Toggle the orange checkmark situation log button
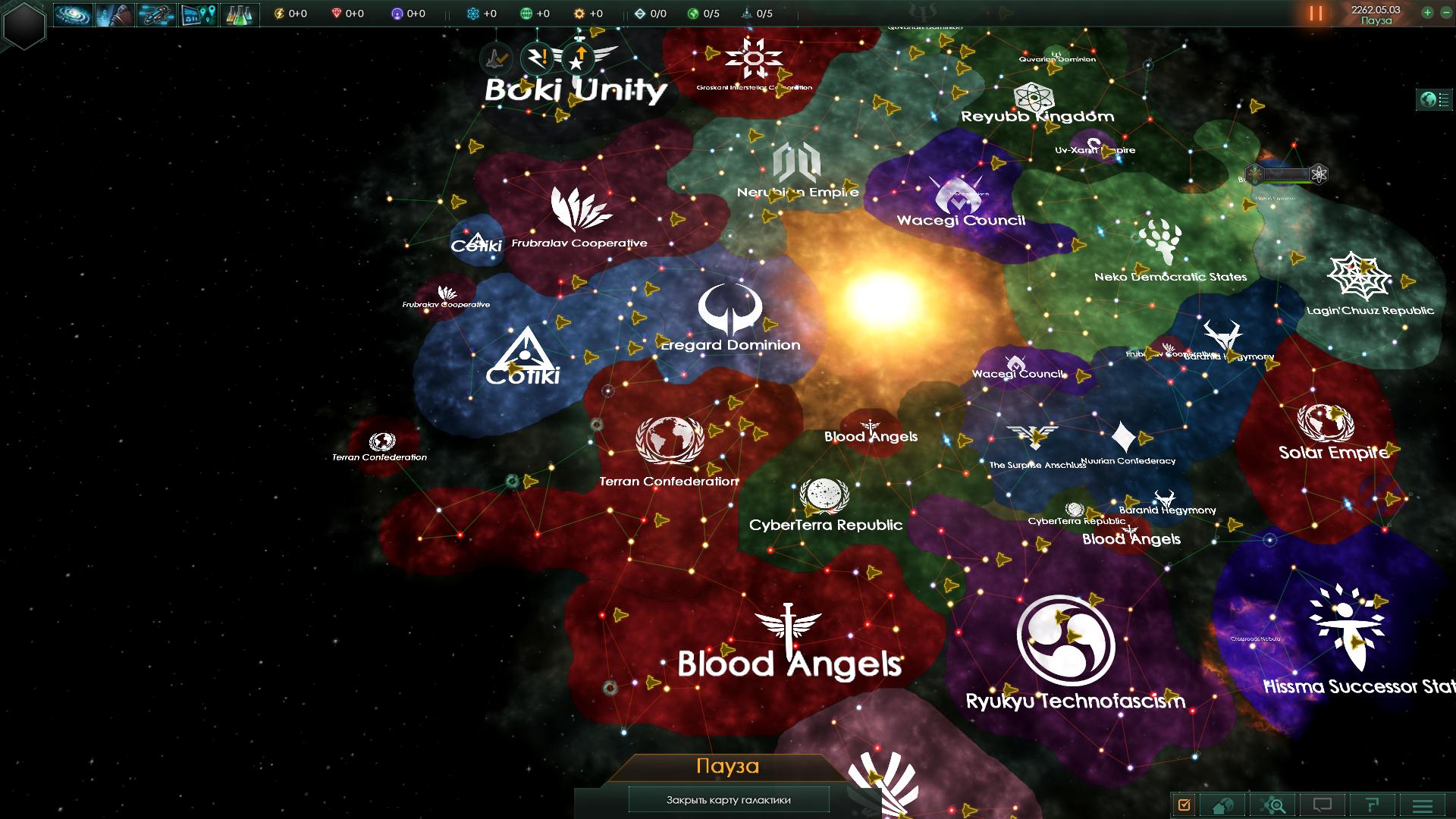Viewport: 1456px width, 819px height. [x=1185, y=805]
